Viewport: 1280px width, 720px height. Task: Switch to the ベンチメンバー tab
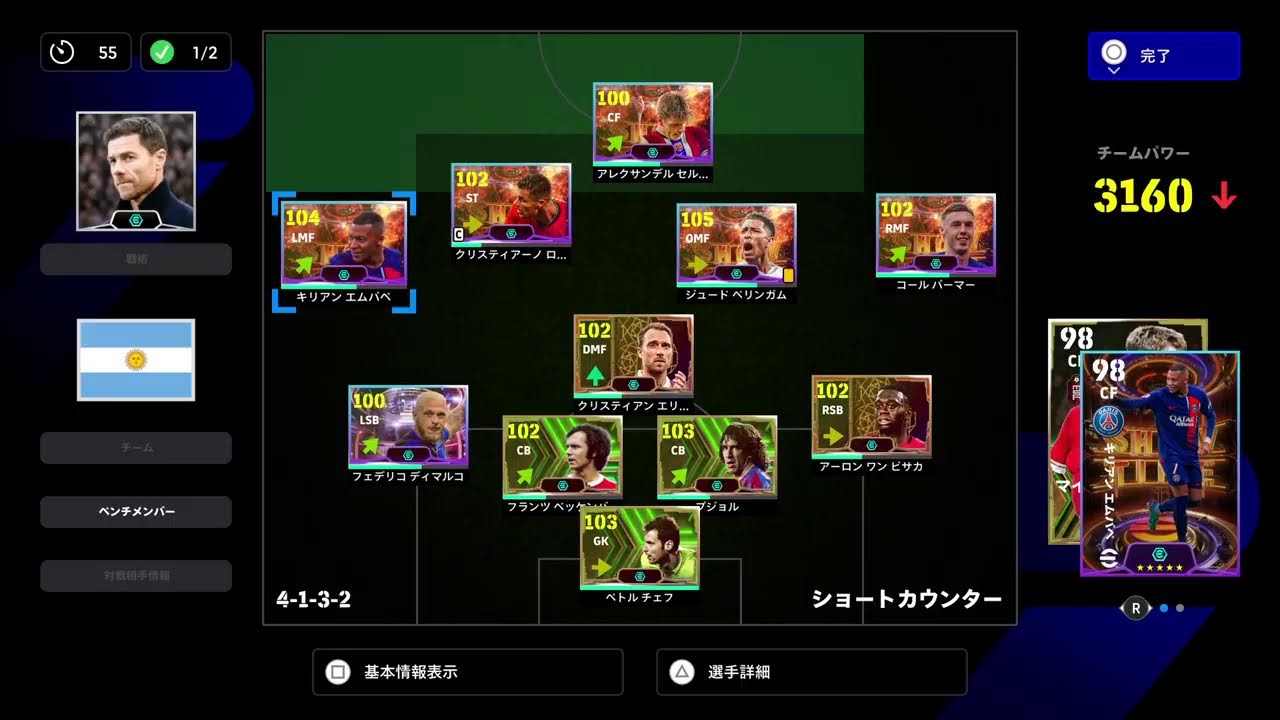pyautogui.click(x=135, y=512)
